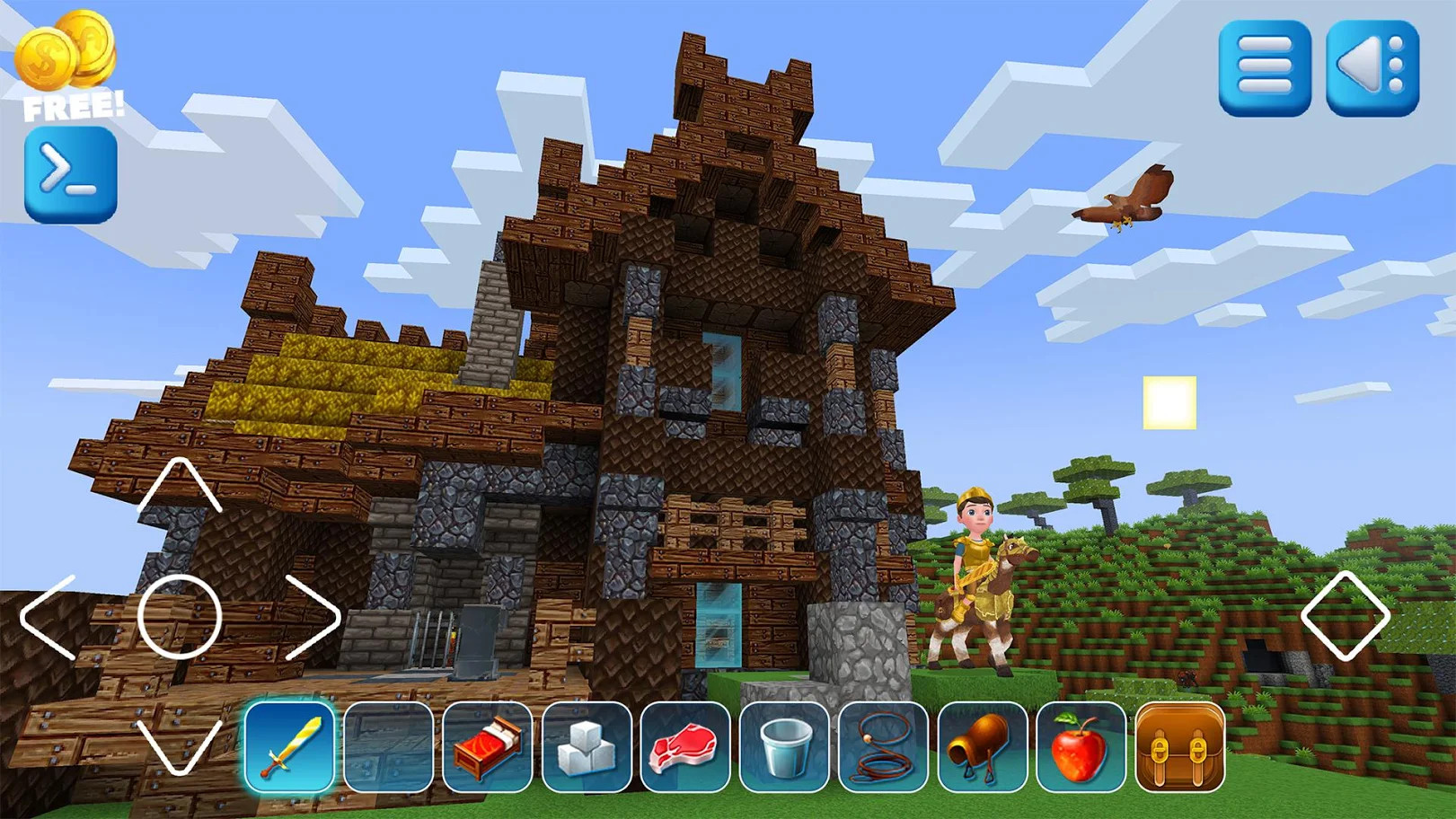The image size is (1456, 819).
Task: Pick the raw meat hotbar slot
Action: [685, 746]
